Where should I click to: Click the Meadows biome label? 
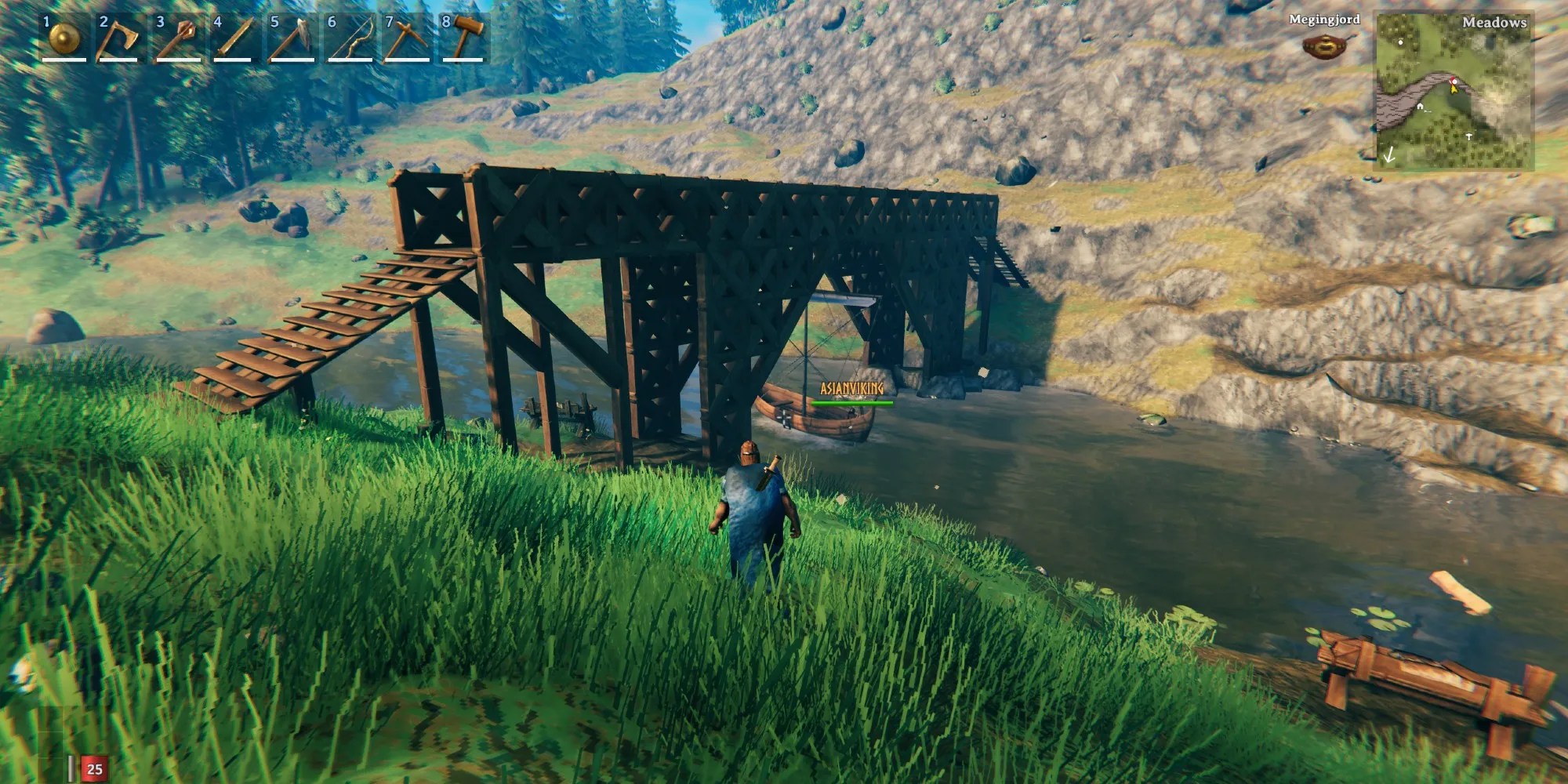tap(1494, 24)
